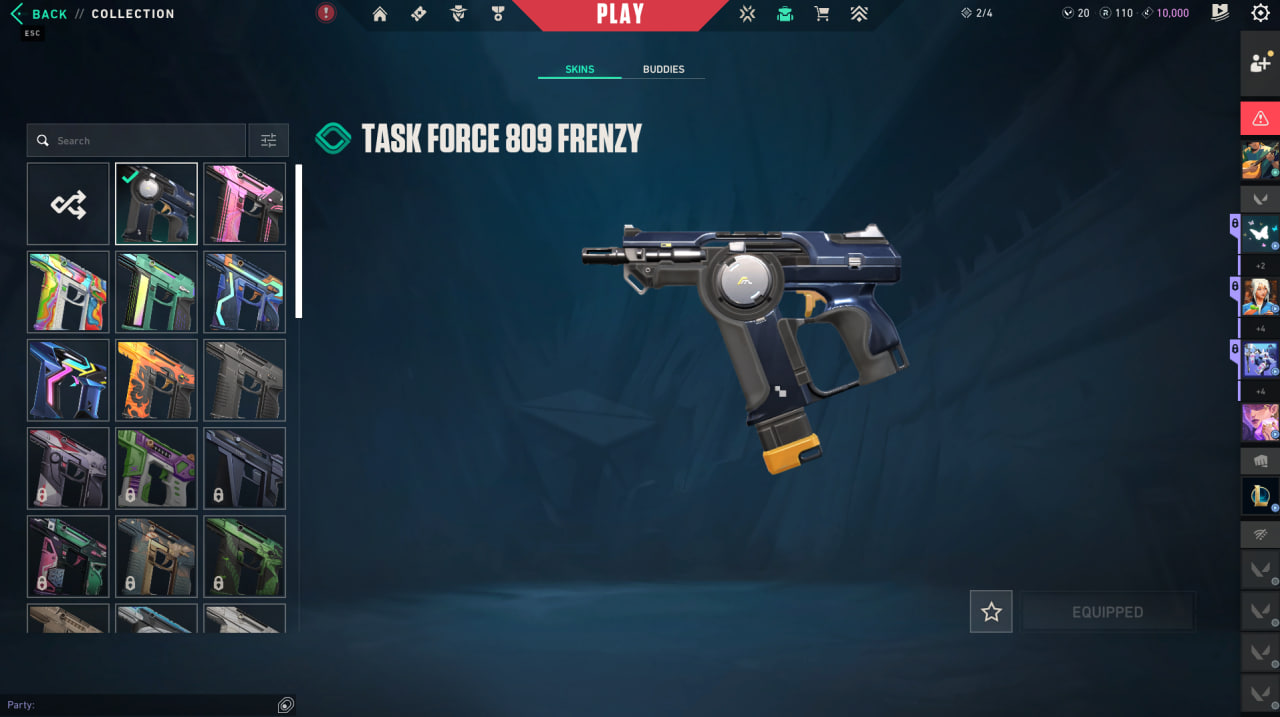
Task: Go back from the Collection screen
Action: tap(40, 14)
